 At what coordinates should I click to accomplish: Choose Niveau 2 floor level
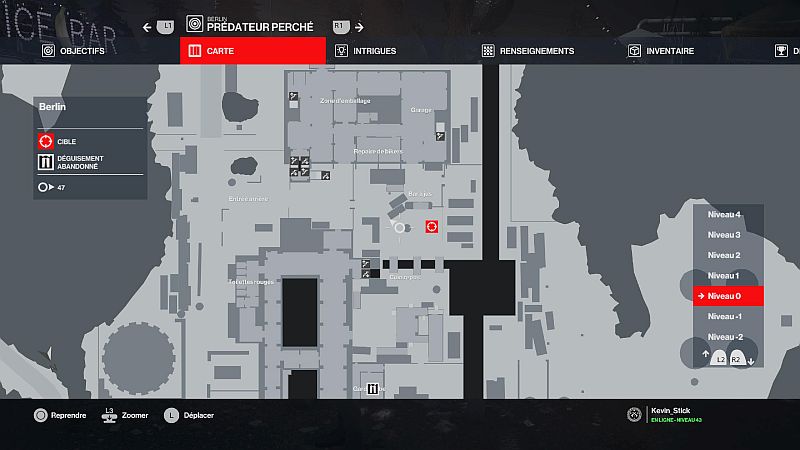click(x=724, y=255)
